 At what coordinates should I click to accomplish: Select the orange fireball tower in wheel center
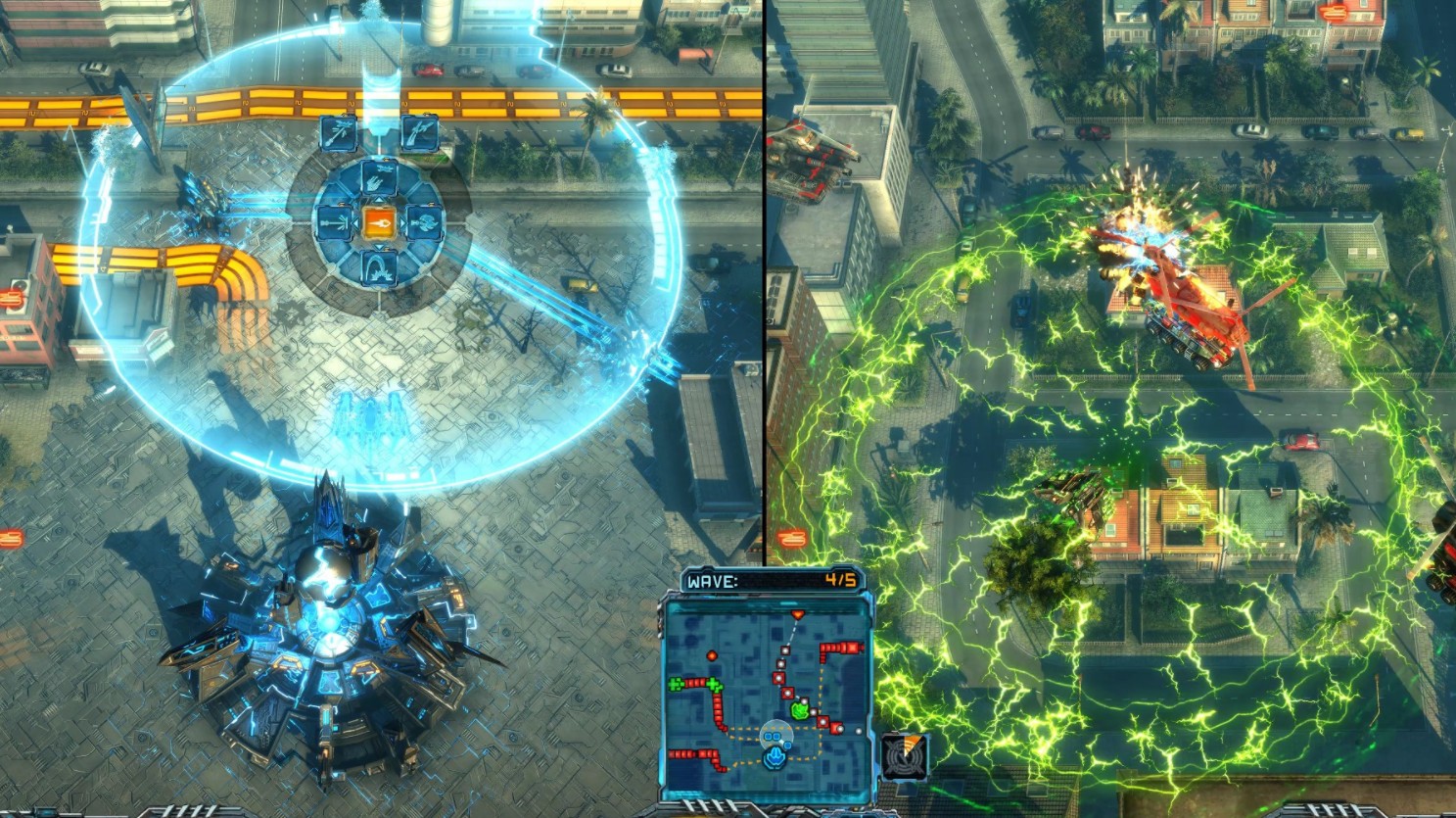[378, 223]
